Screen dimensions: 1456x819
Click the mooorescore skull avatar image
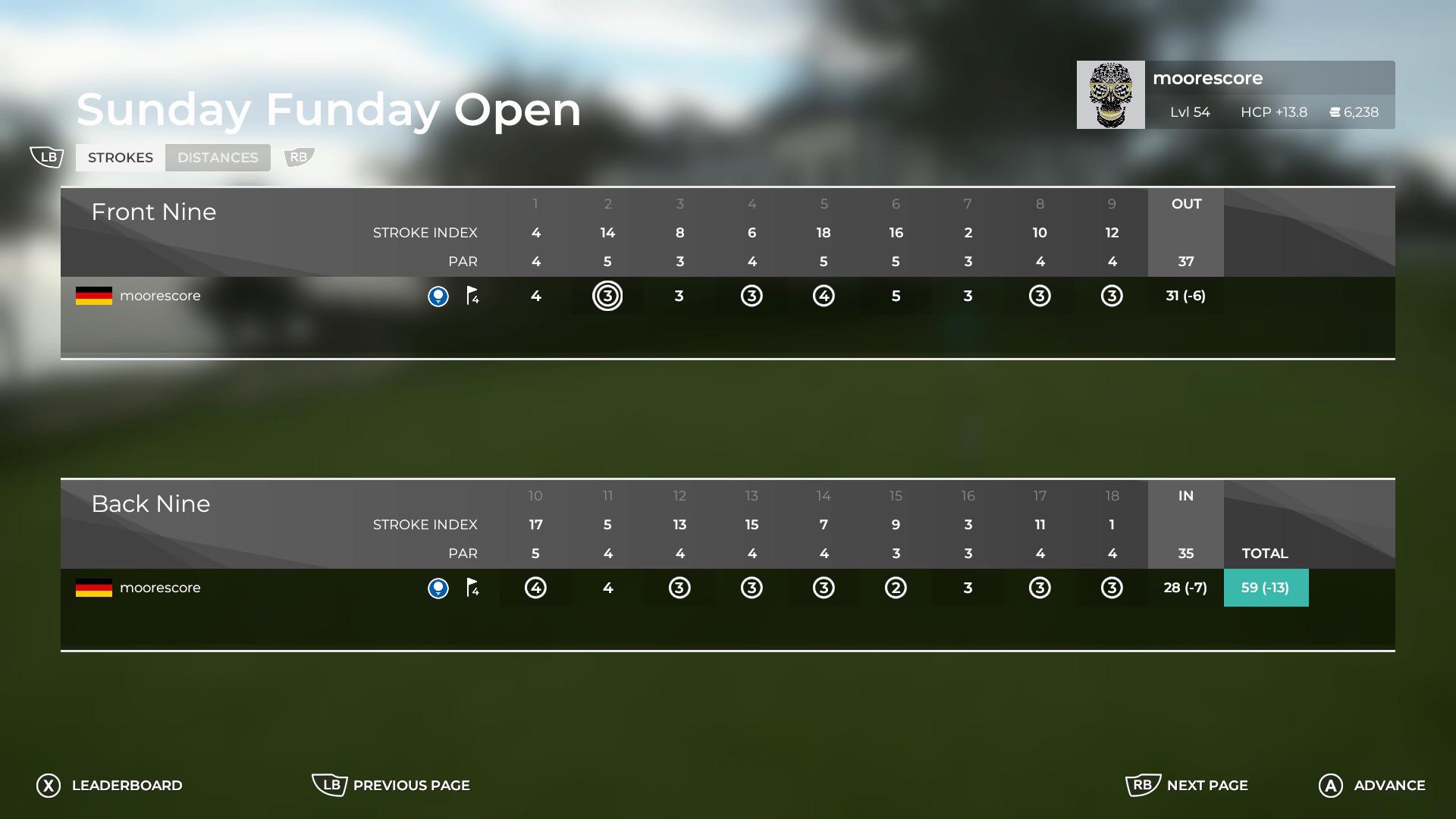click(1110, 95)
